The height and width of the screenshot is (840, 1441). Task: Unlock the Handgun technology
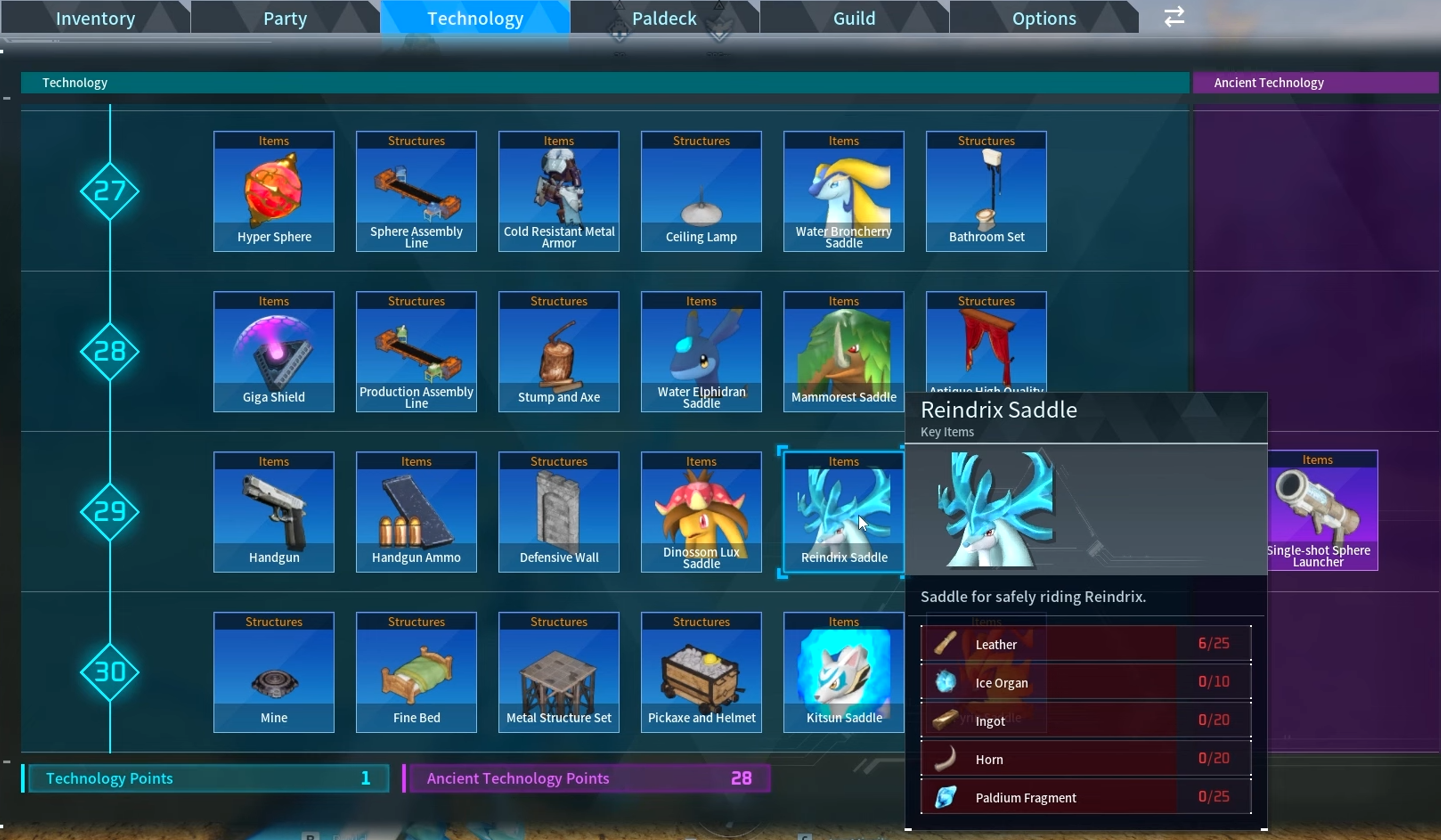click(274, 511)
